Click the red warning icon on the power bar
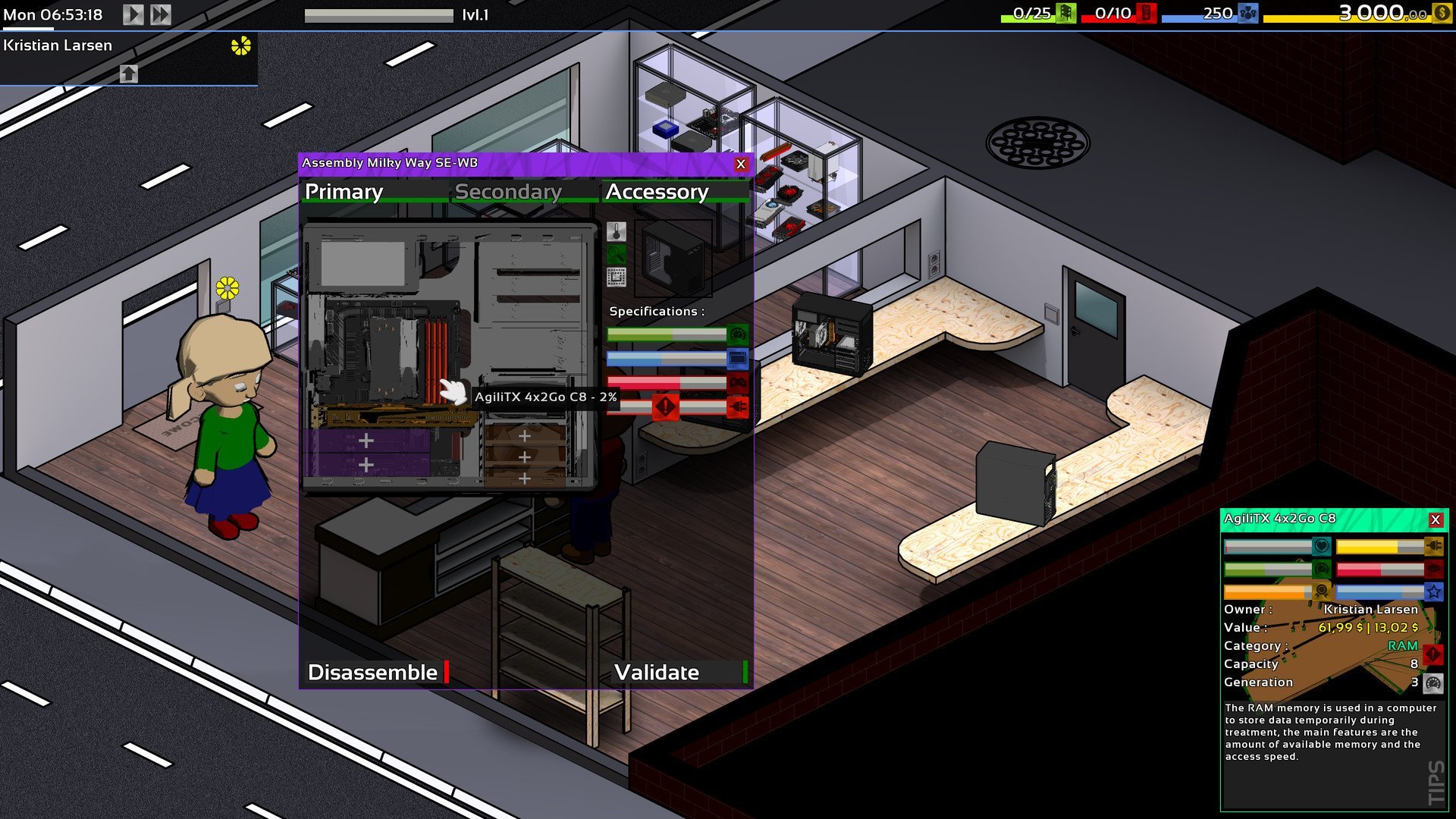Image resolution: width=1456 pixels, height=819 pixels. coord(665,407)
